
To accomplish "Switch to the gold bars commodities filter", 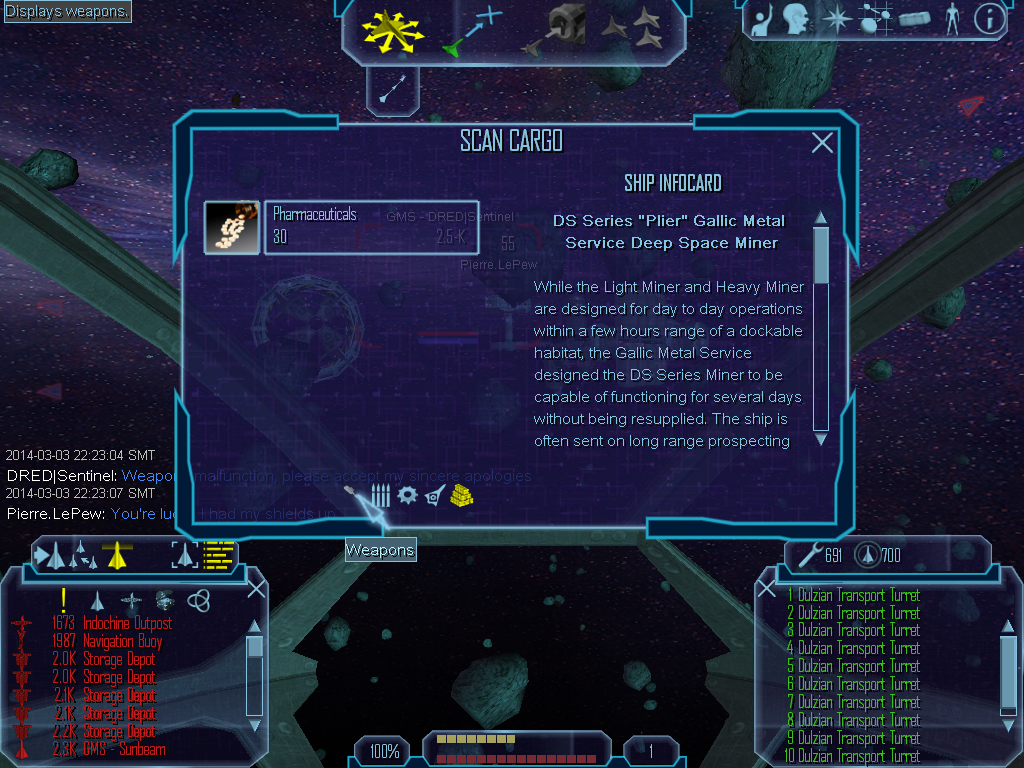I will 461,495.
